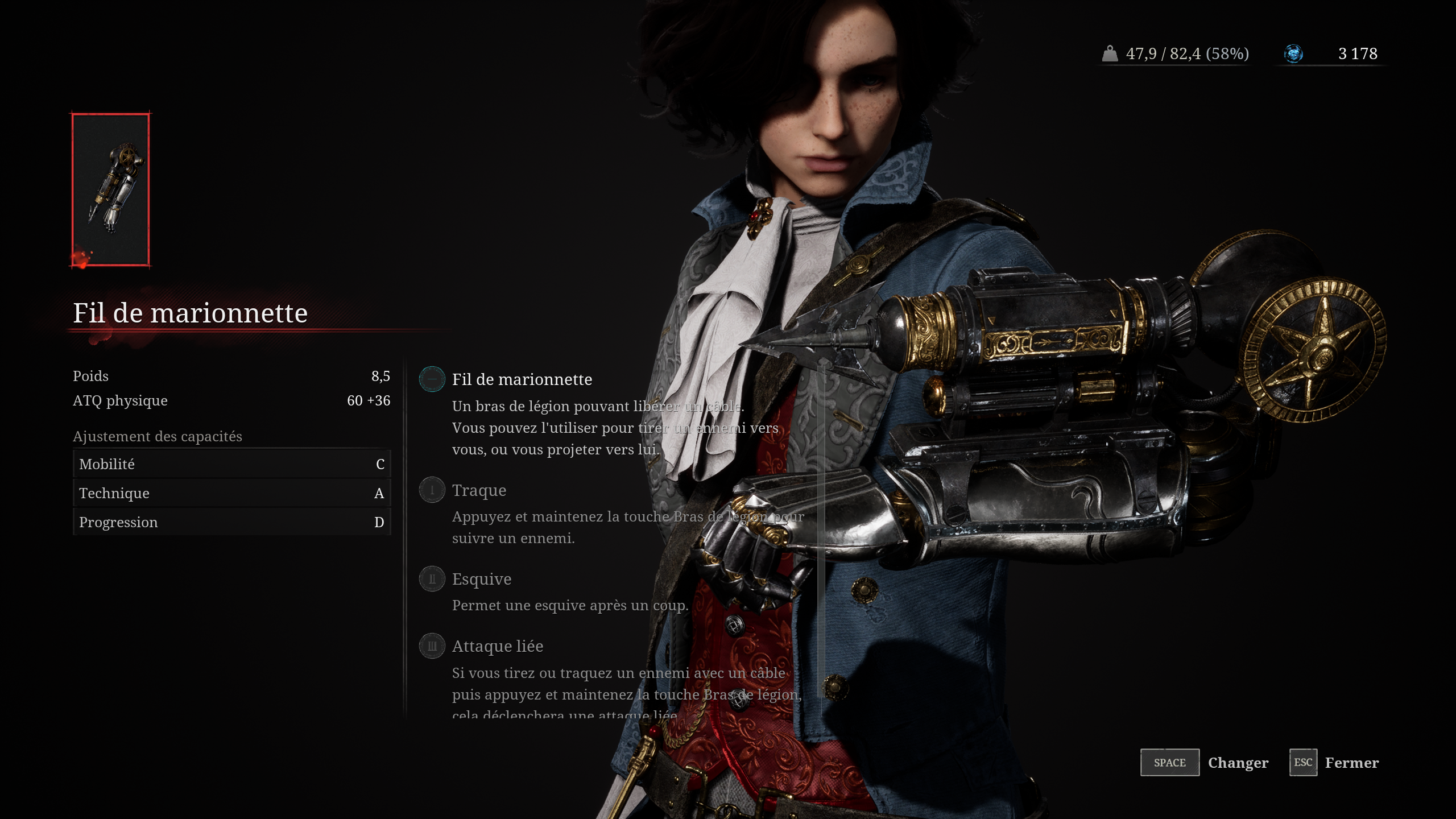Select the Mobilité capacity row

231,464
